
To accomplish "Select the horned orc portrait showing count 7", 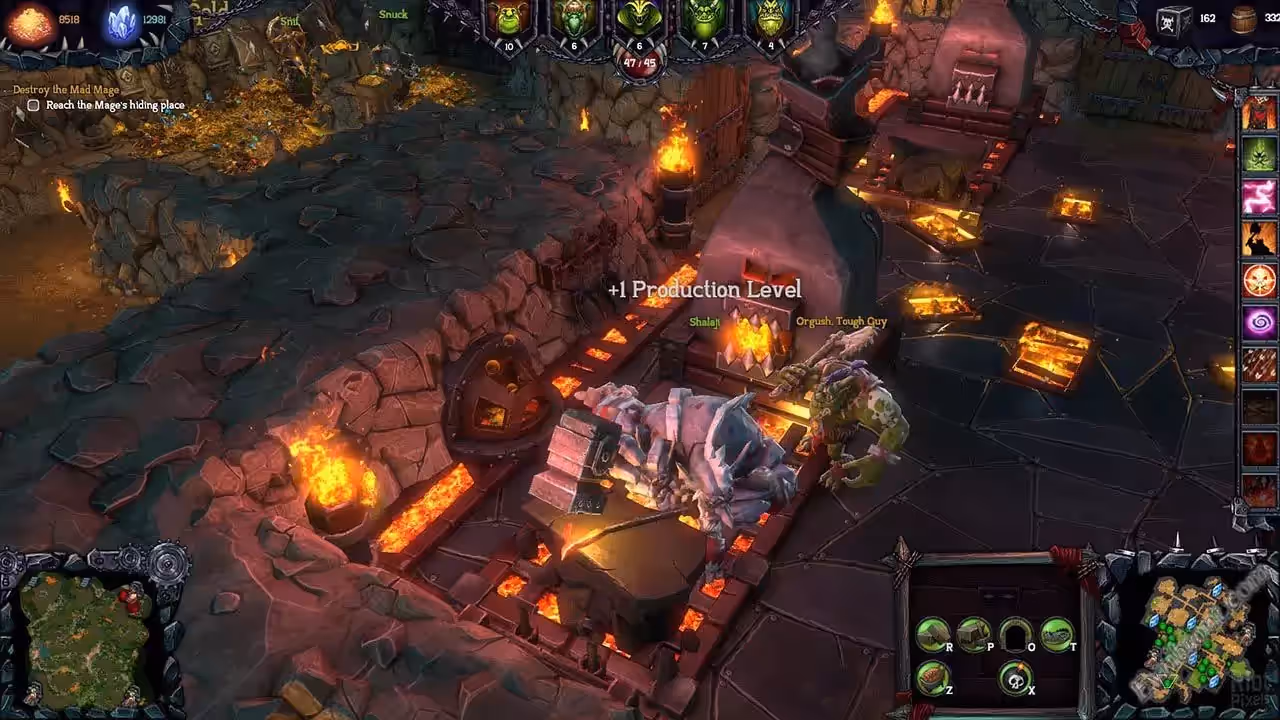I will tap(703, 20).
